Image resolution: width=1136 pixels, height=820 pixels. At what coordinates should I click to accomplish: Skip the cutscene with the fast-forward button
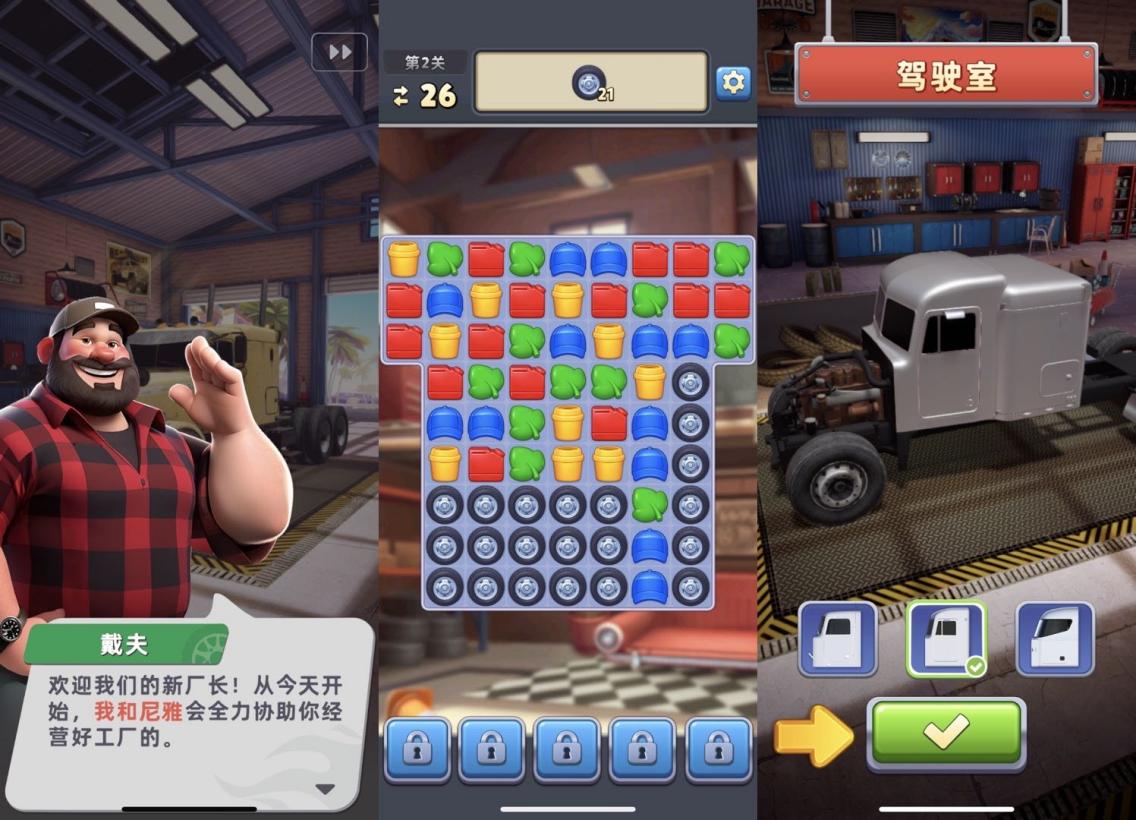click(339, 52)
